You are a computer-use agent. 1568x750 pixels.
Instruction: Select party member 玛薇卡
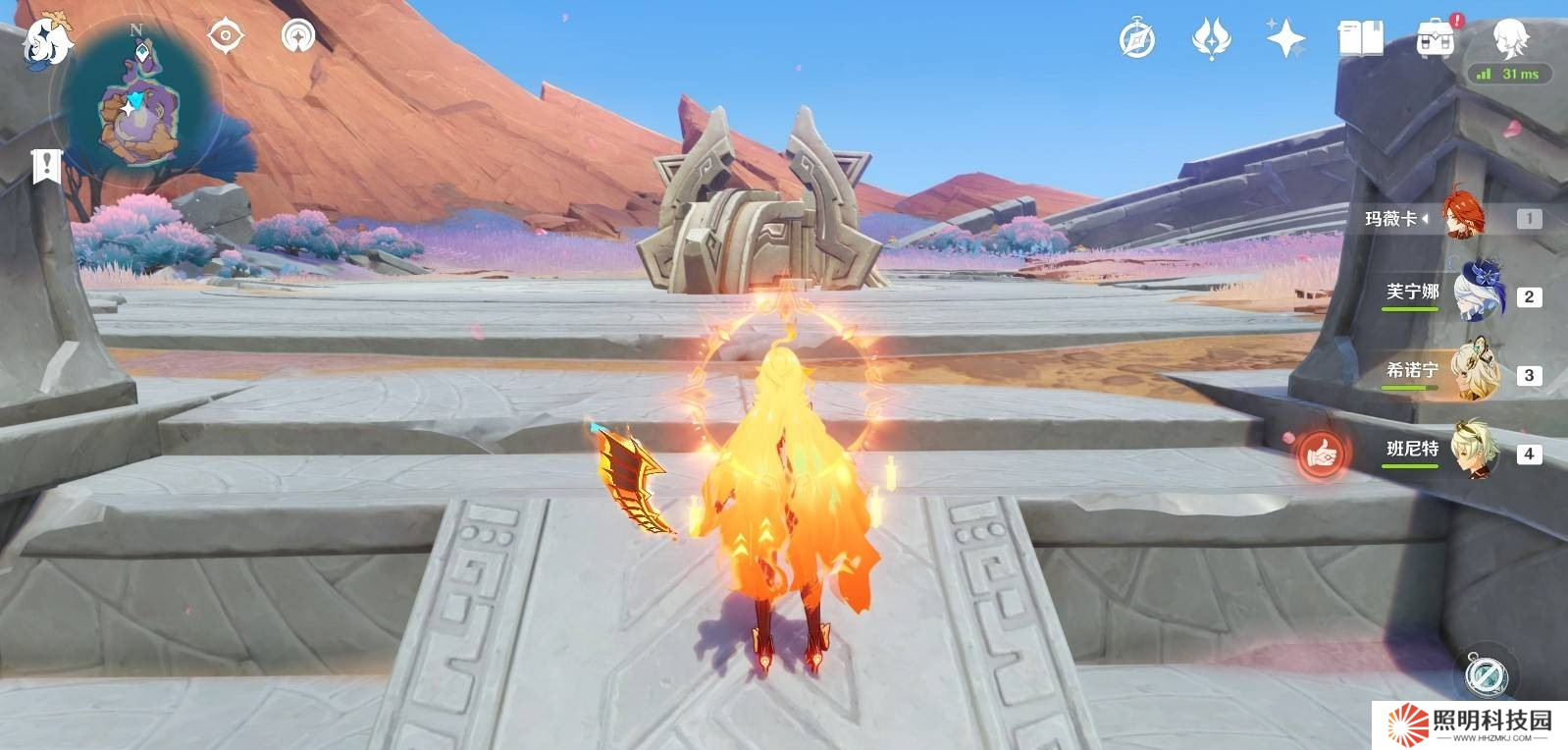point(1463,218)
